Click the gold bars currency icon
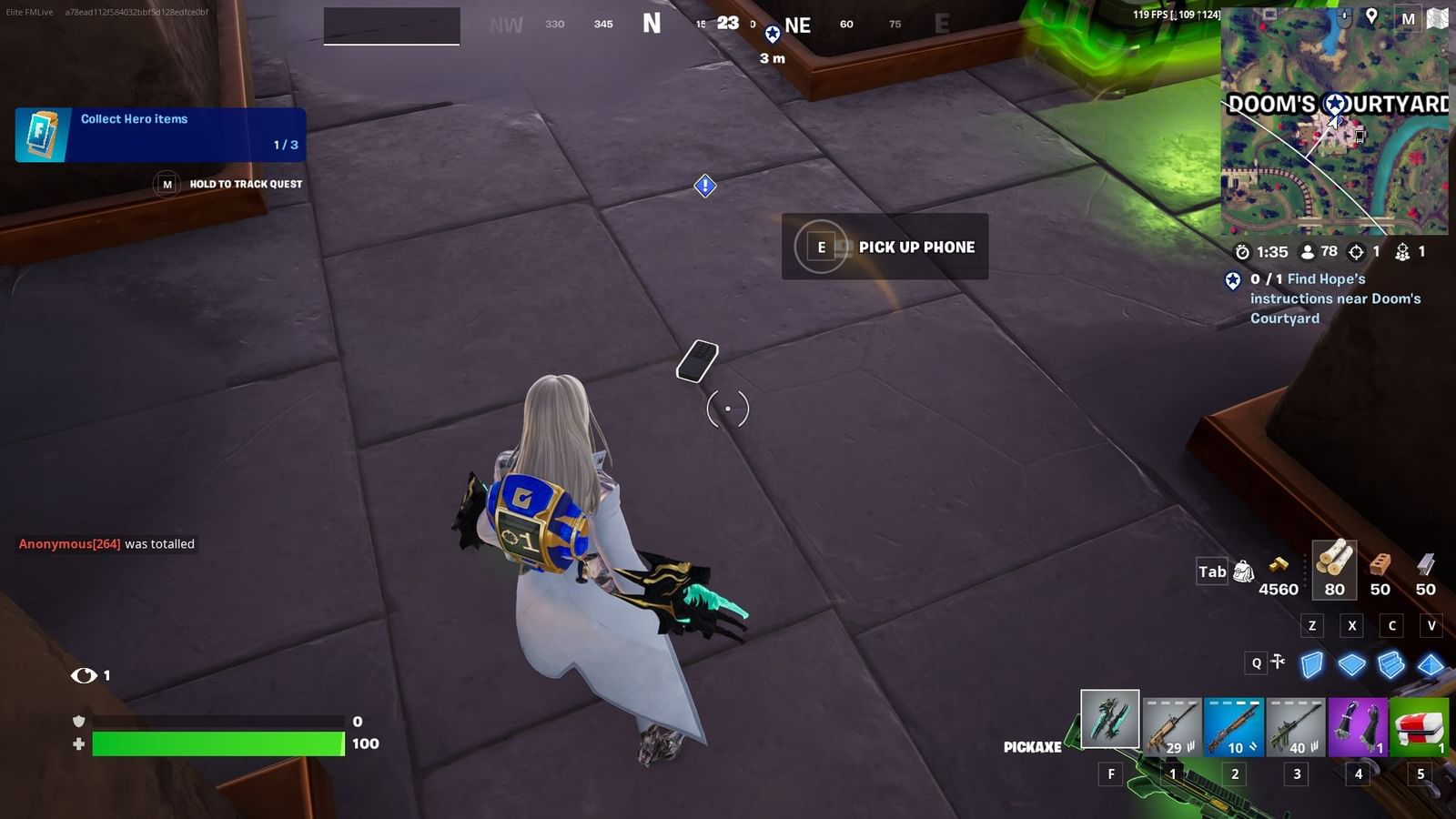1456x819 pixels. click(x=1279, y=564)
